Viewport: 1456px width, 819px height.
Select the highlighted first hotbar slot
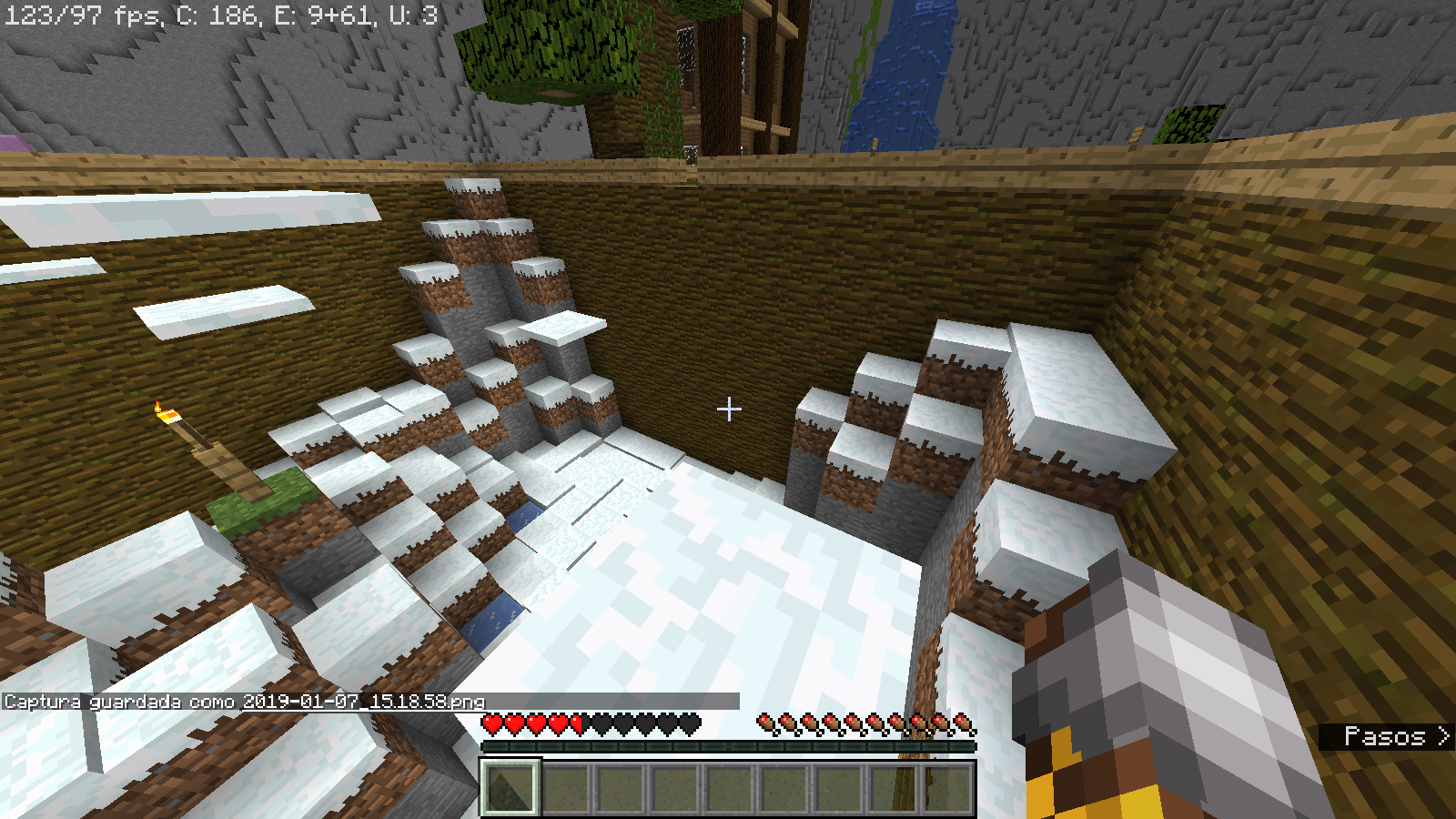(511, 787)
